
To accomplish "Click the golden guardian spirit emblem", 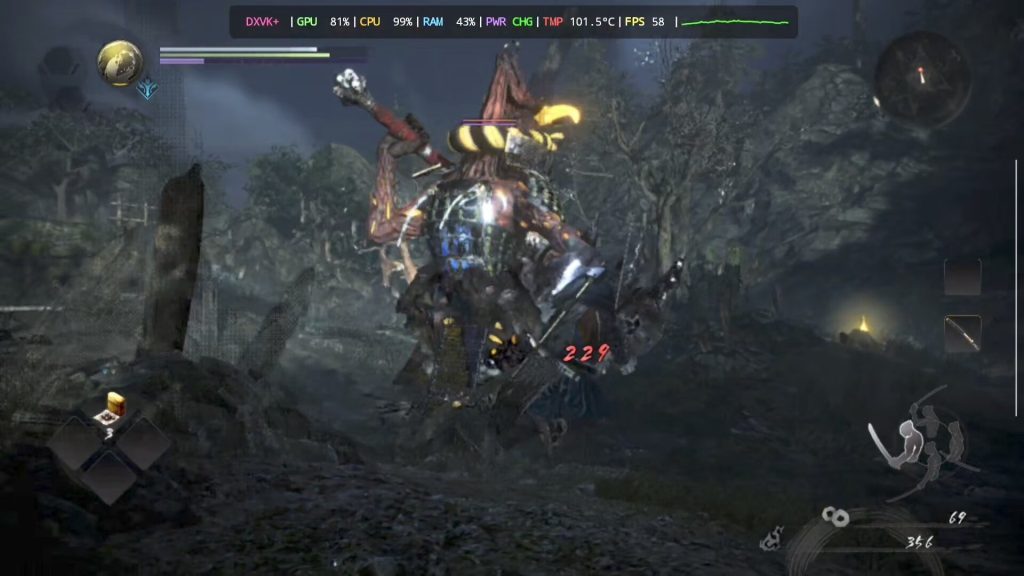I will pyautogui.click(x=119, y=62).
